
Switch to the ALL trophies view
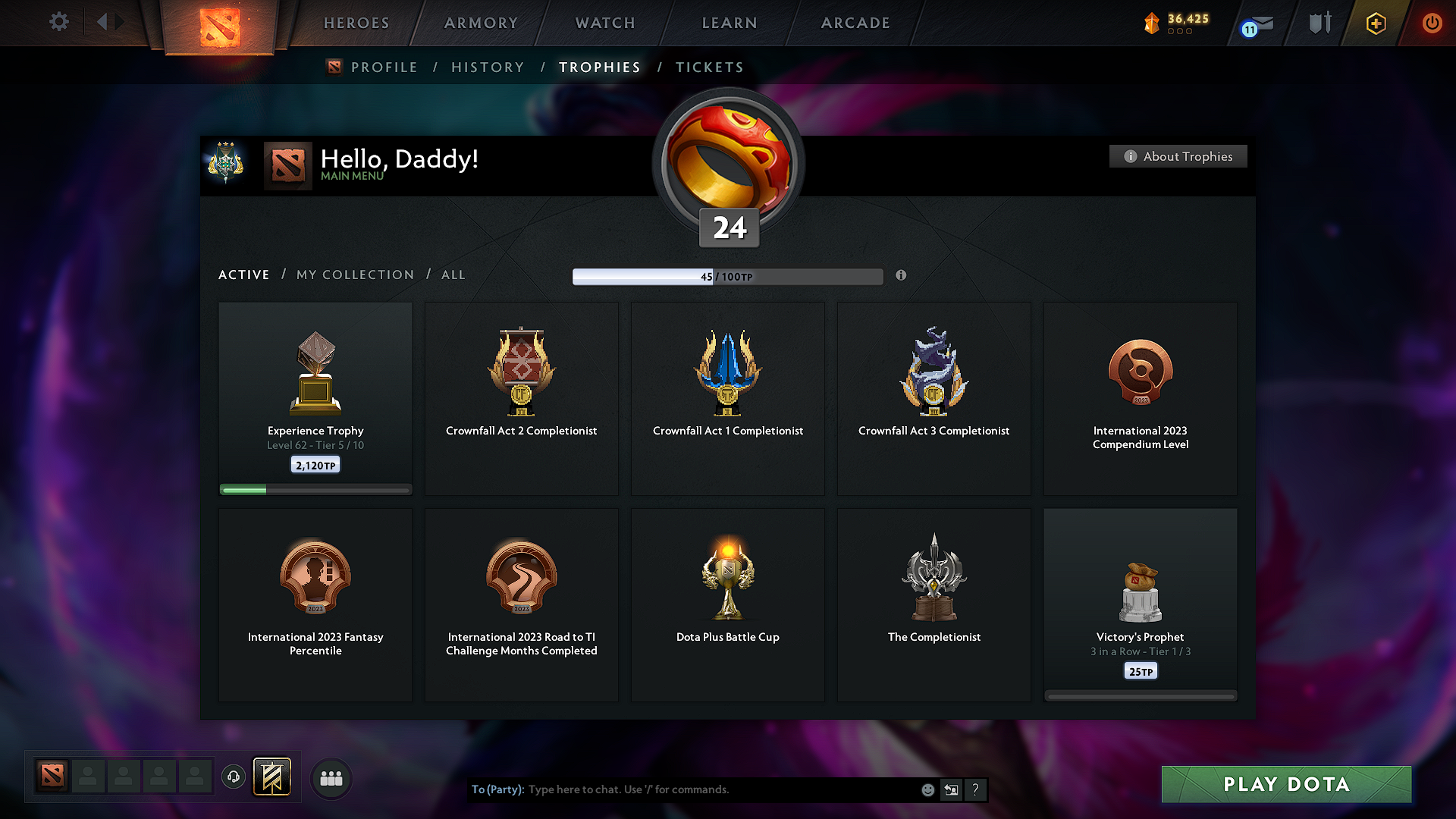(453, 275)
